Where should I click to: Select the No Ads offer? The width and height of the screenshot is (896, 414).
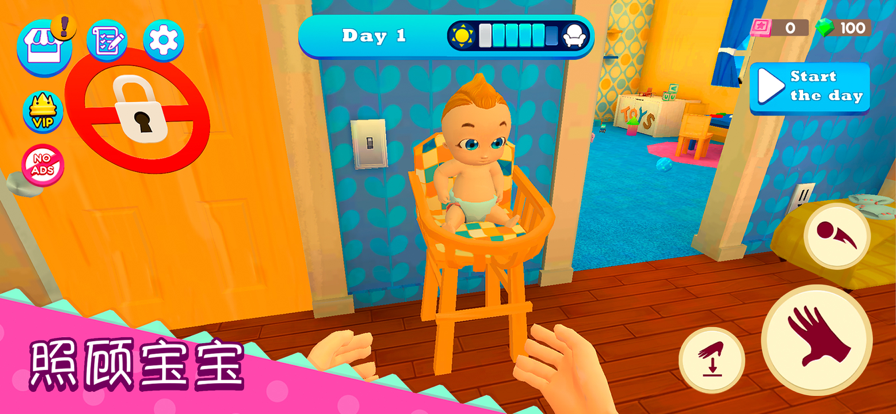[x=43, y=165]
